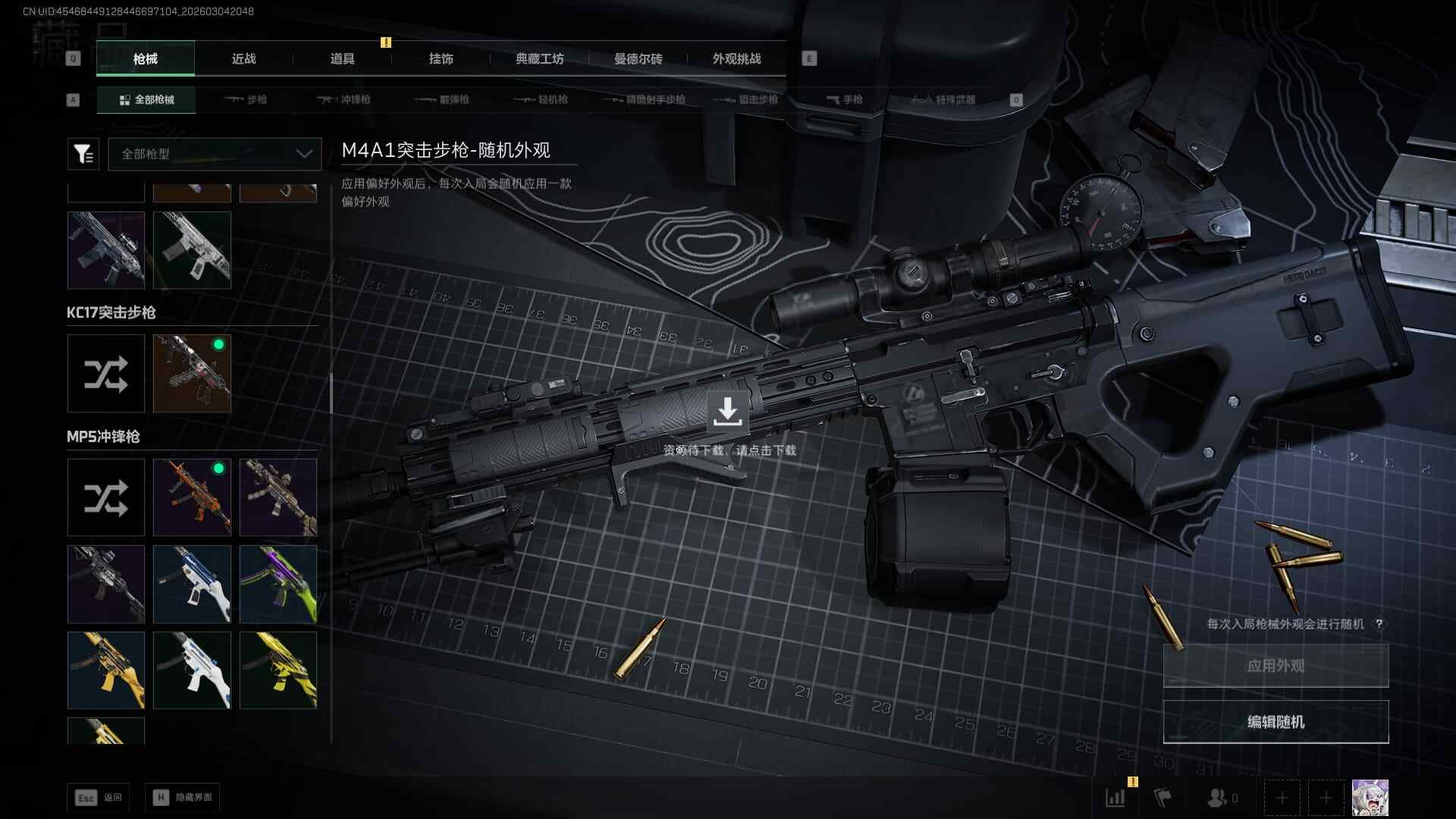1456x819 pixels.
Task: Open the 道具 items tab
Action: pyautogui.click(x=342, y=58)
